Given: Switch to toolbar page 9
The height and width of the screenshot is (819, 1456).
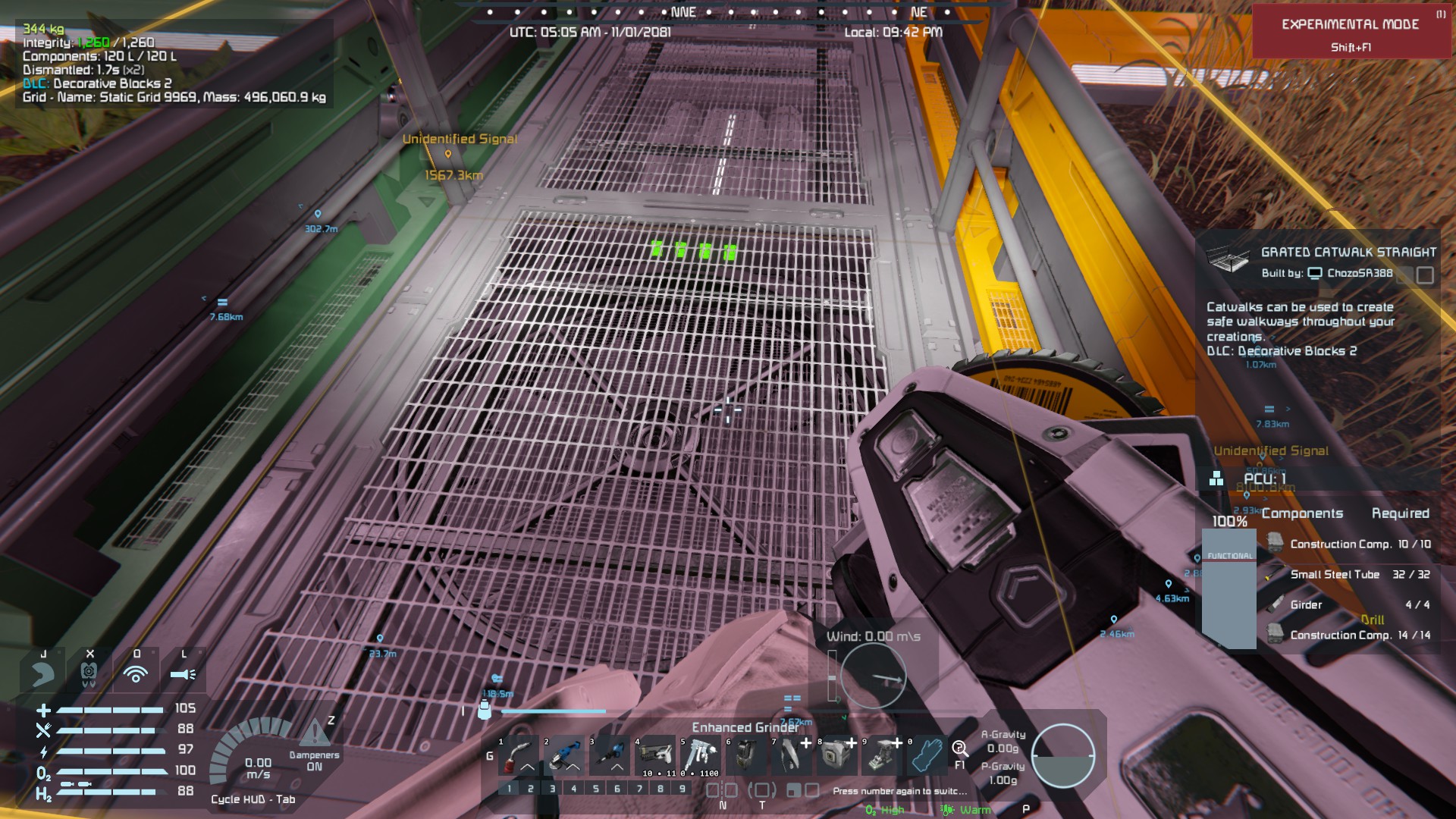Looking at the screenshot, I should pyautogui.click(x=682, y=789).
